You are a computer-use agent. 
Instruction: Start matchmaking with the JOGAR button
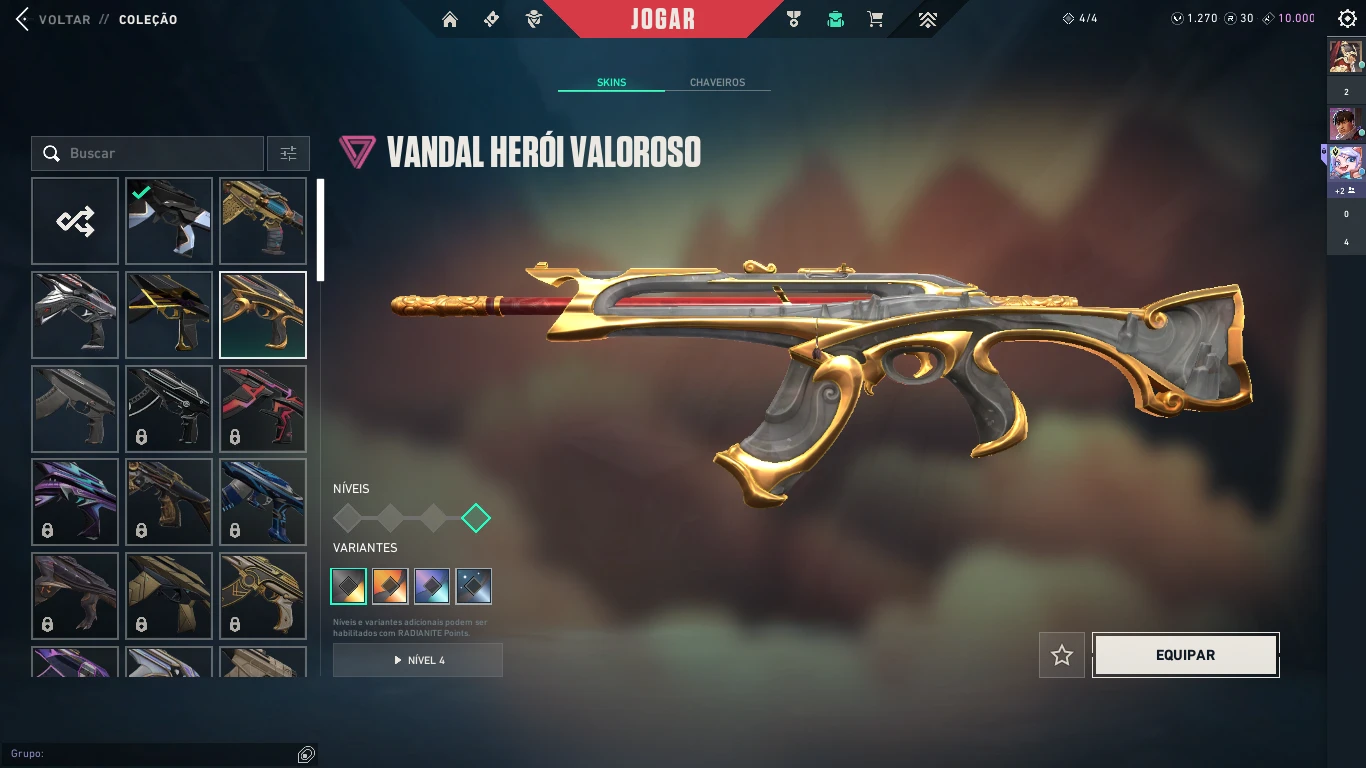663,19
